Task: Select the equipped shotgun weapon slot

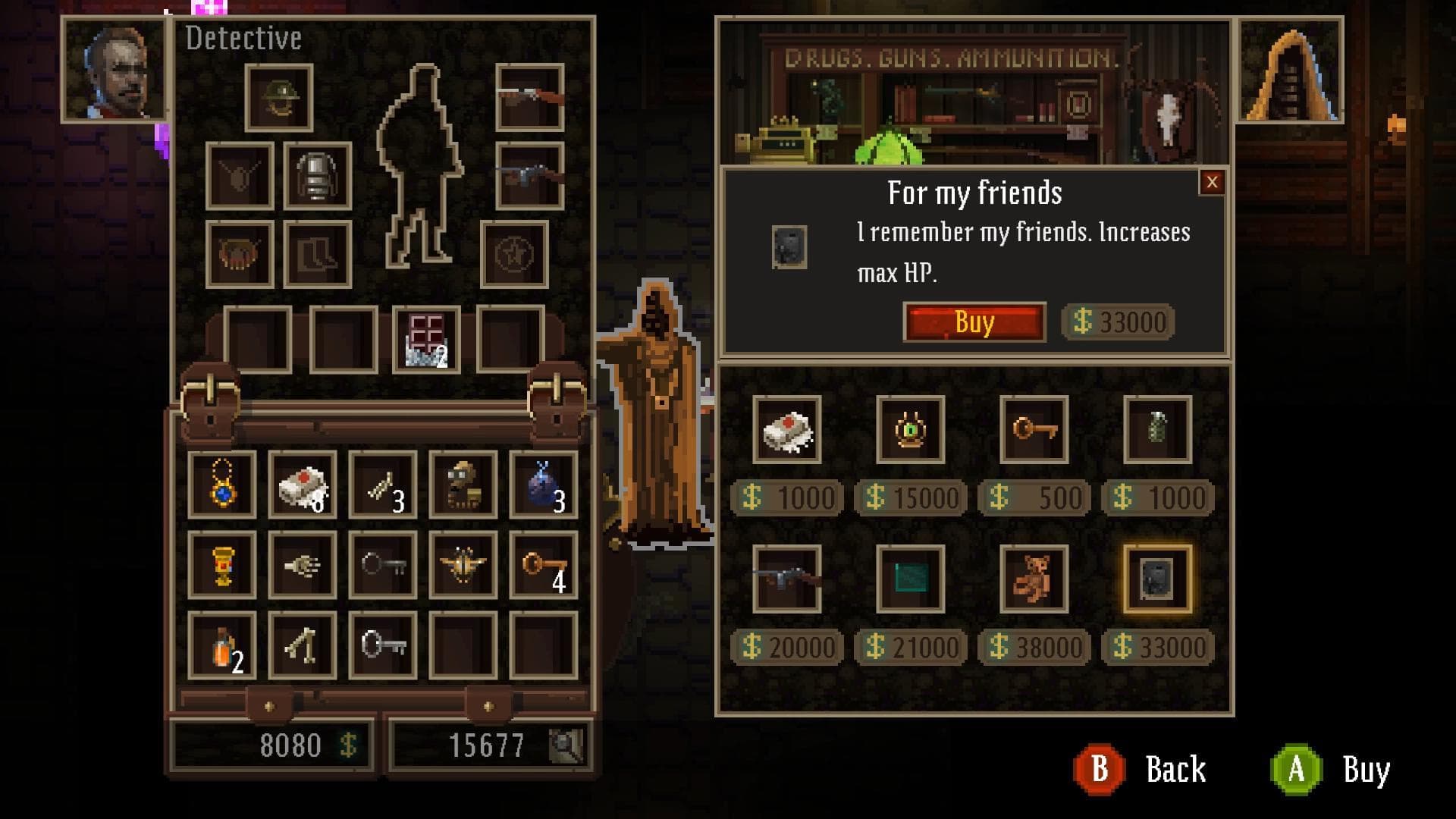Action: (529, 98)
